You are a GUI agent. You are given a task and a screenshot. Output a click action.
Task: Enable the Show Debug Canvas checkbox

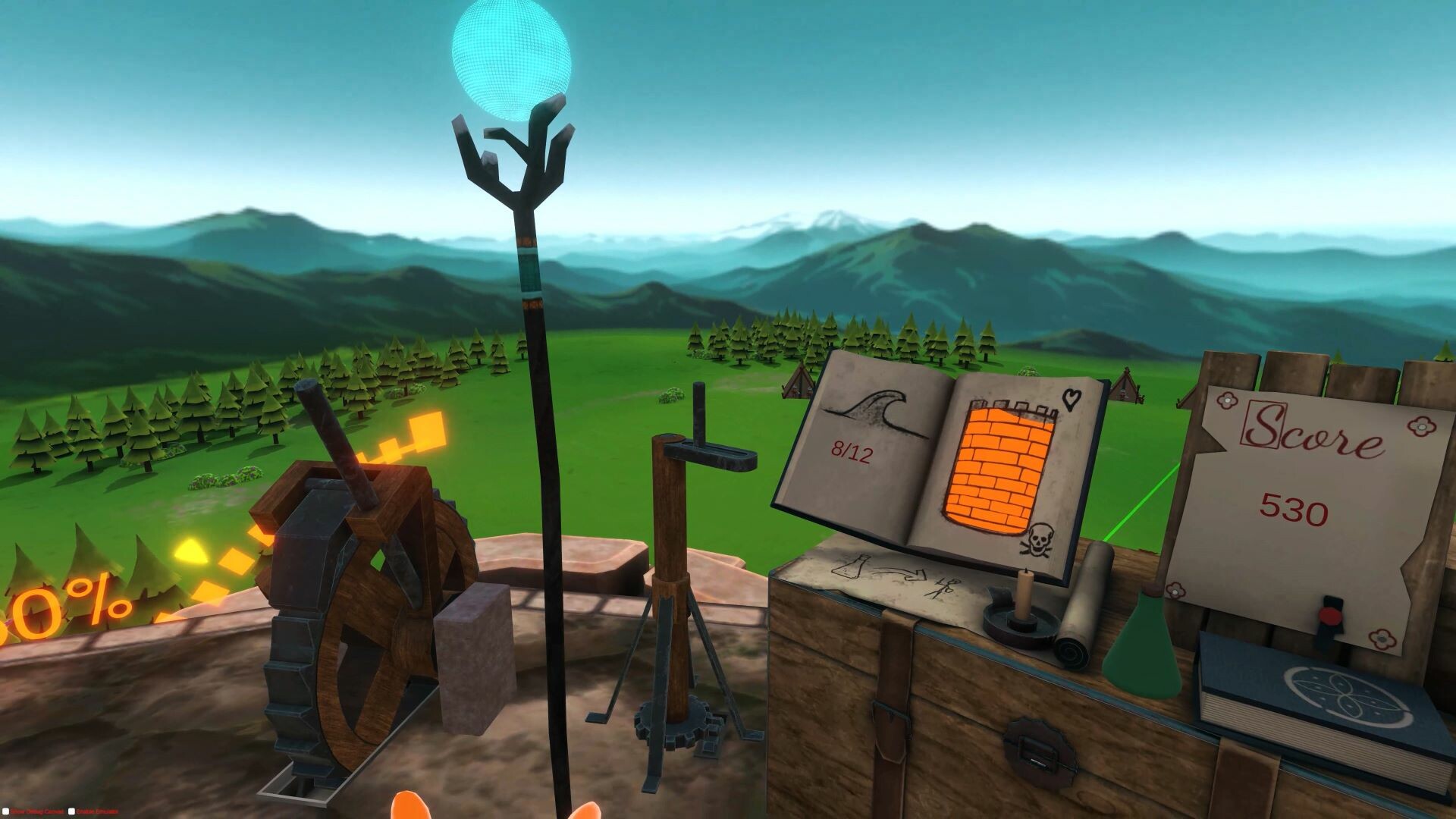click(x=7, y=811)
